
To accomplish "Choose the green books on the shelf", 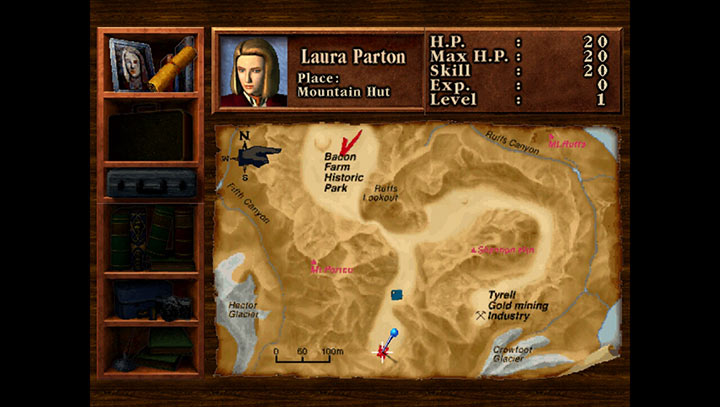I will [x=150, y=238].
